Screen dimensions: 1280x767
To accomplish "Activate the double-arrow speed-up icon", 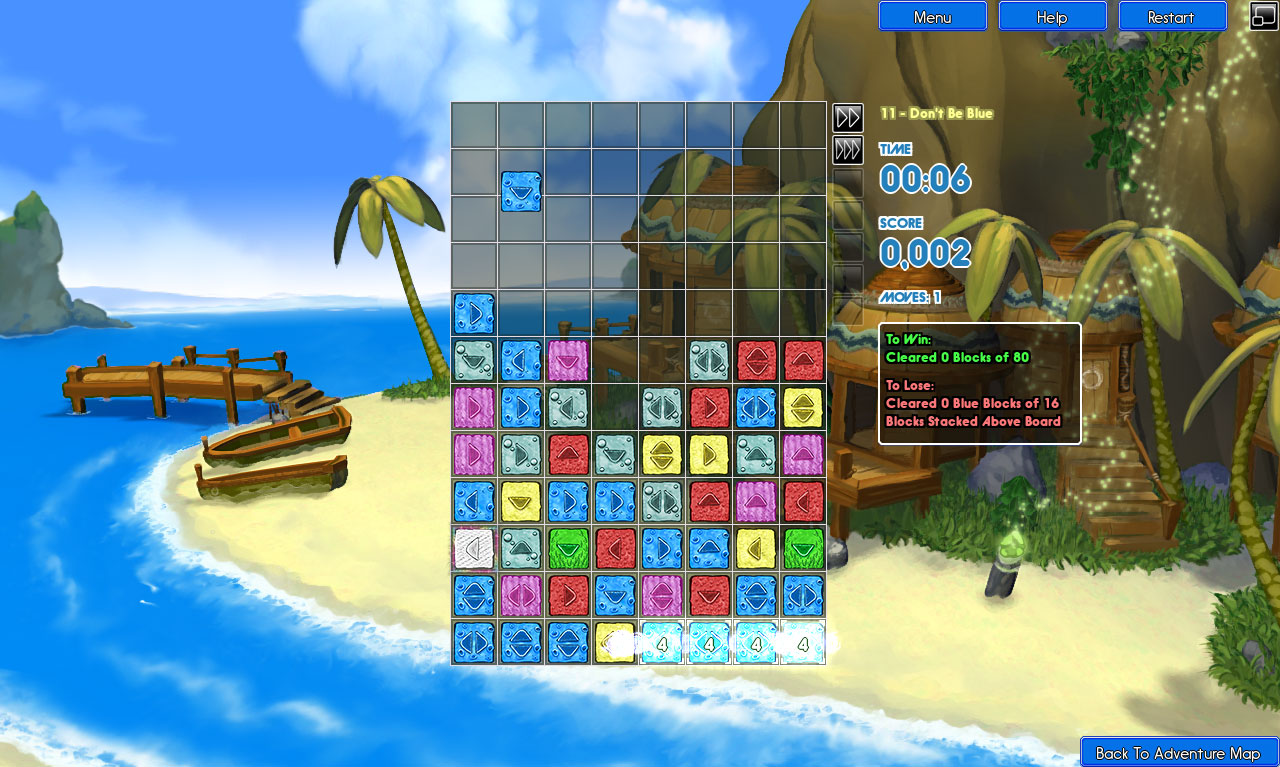I will pyautogui.click(x=847, y=118).
